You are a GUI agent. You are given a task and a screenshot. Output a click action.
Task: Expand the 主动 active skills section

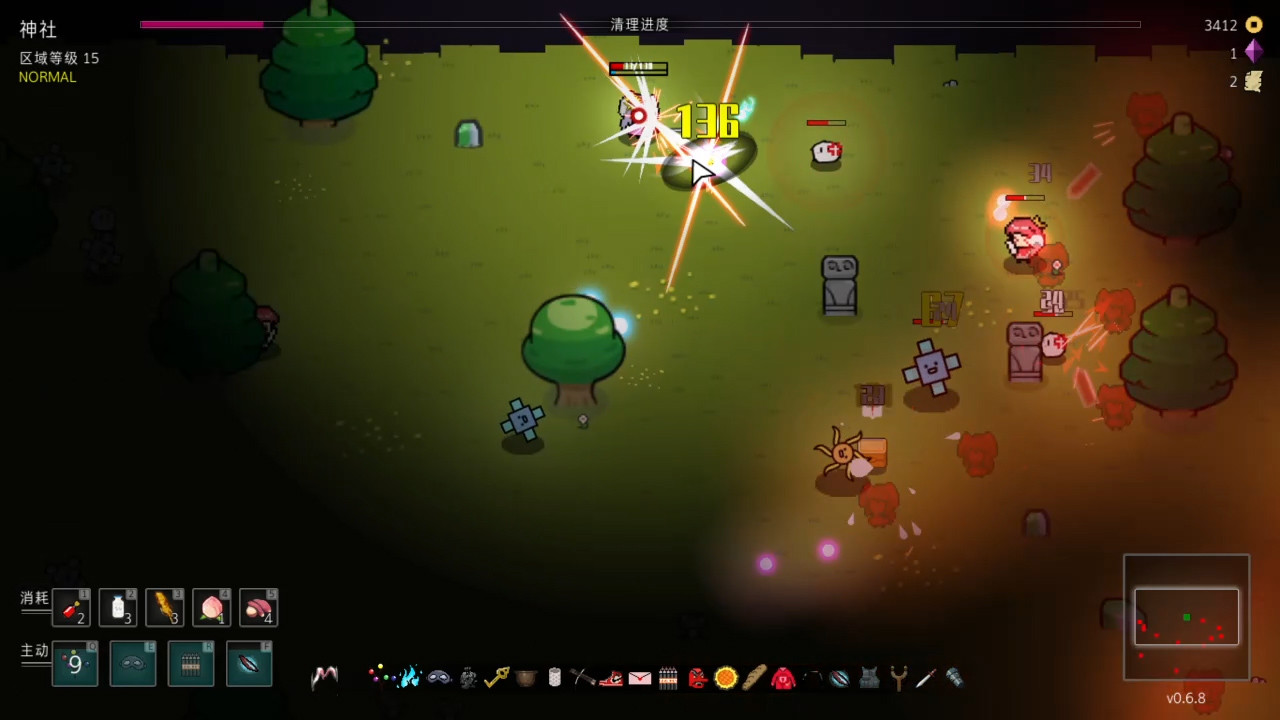pyautogui.click(x=33, y=650)
